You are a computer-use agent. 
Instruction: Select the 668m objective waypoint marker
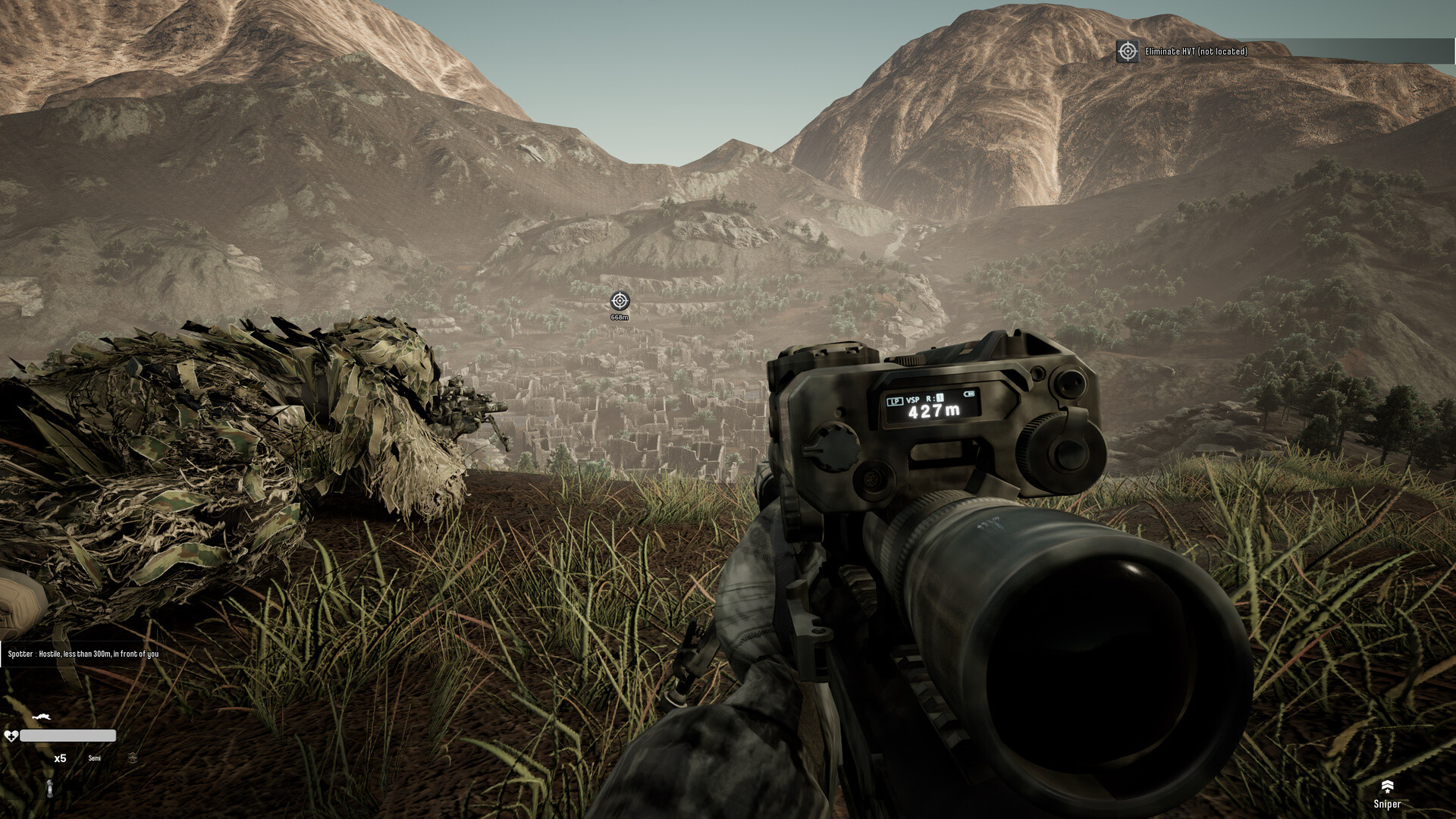click(x=620, y=301)
